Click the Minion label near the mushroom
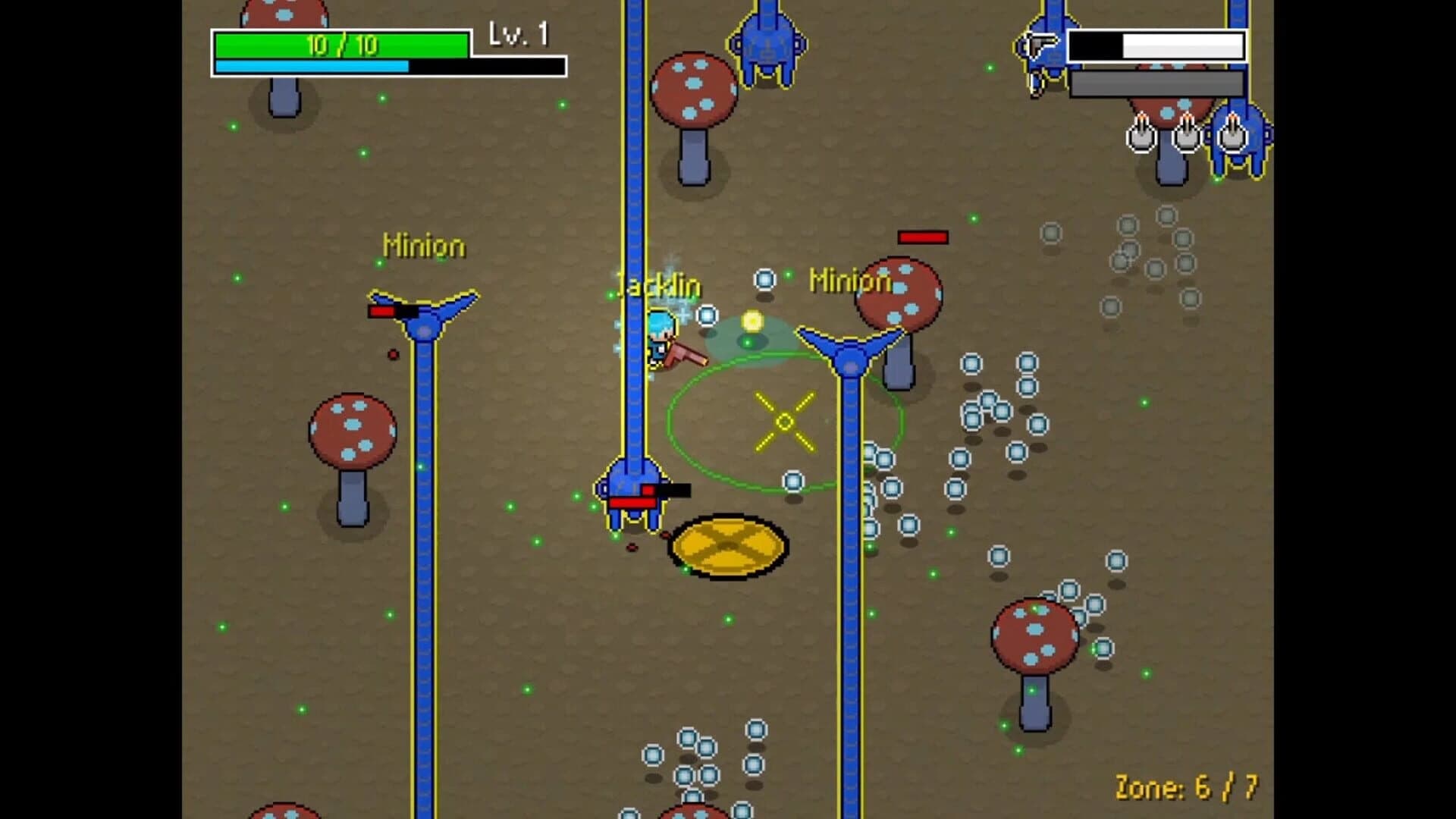 tap(851, 281)
